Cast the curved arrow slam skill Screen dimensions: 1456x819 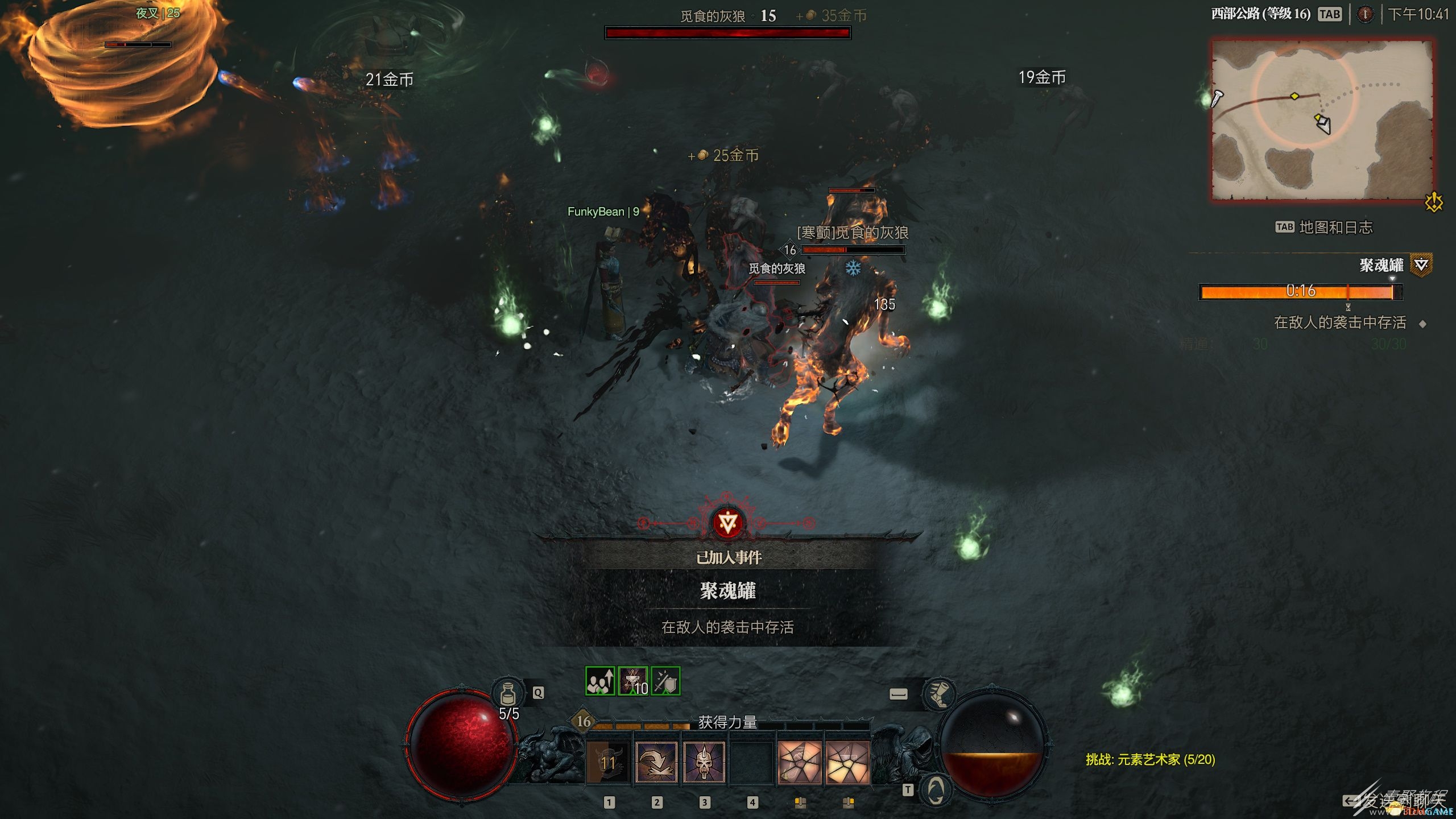(x=656, y=762)
